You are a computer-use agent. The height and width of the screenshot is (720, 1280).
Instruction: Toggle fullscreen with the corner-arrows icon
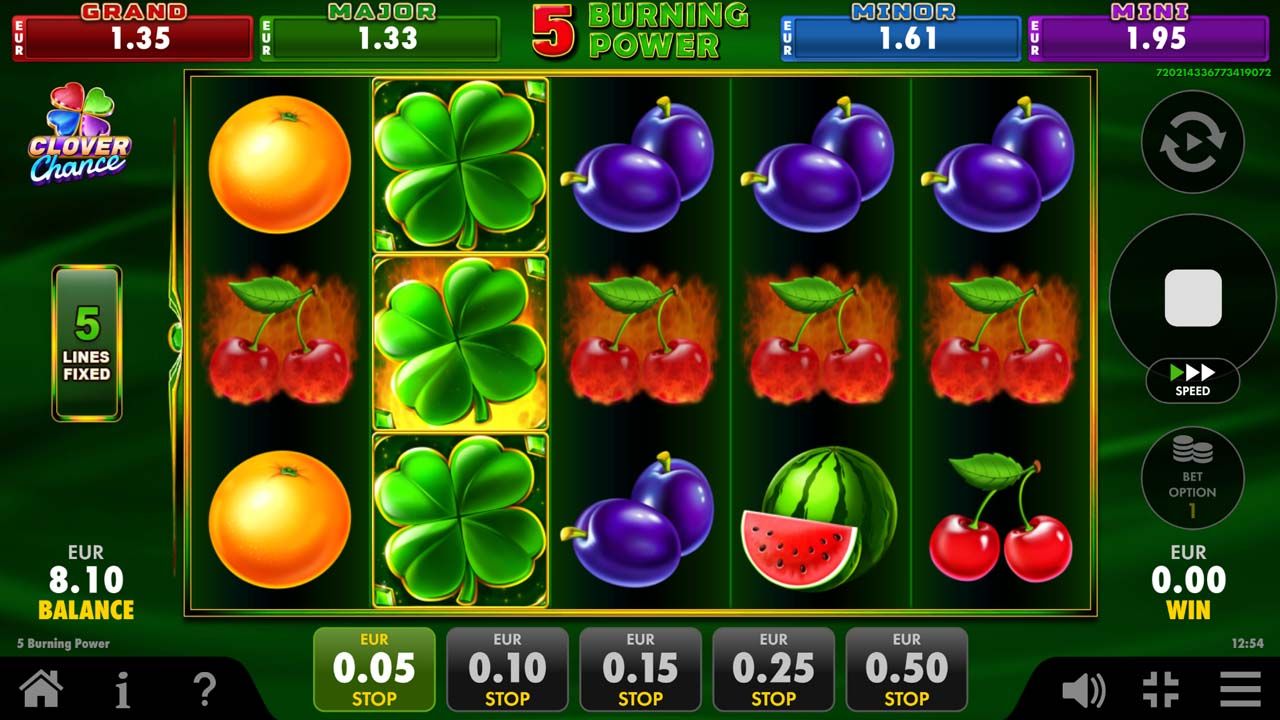pyautogui.click(x=1161, y=690)
